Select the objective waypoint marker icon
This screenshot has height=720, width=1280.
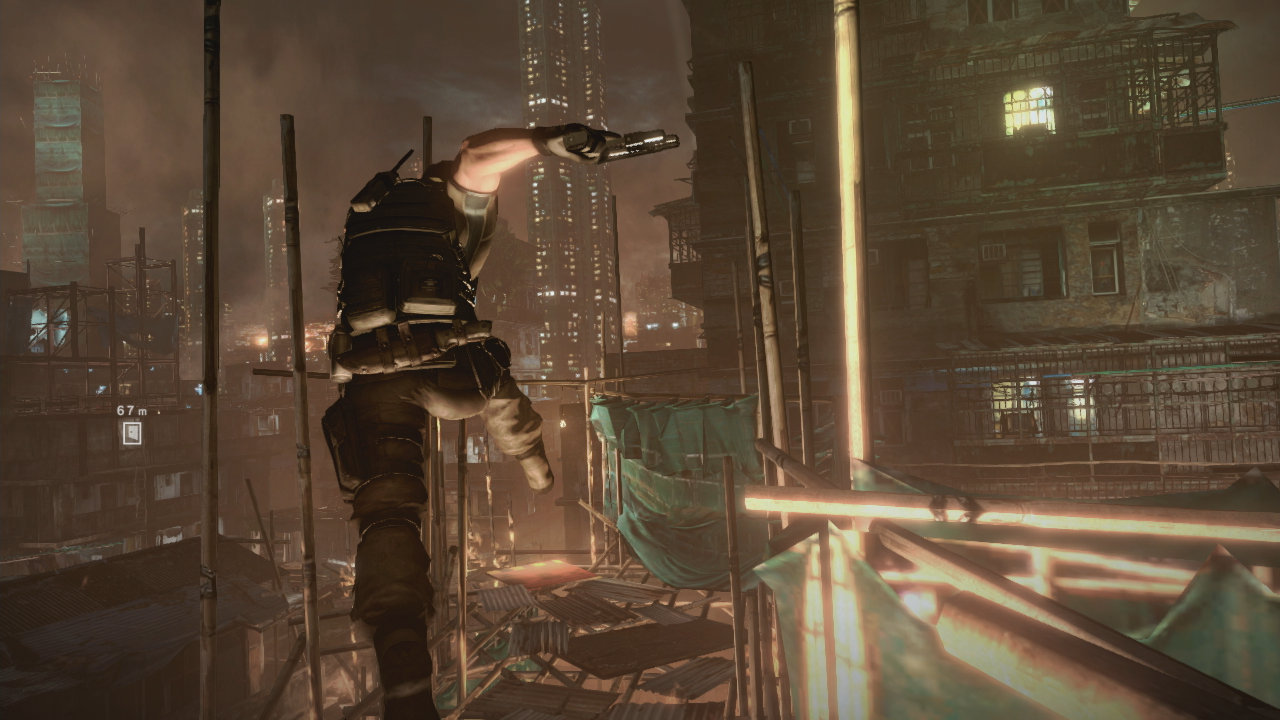(131, 433)
